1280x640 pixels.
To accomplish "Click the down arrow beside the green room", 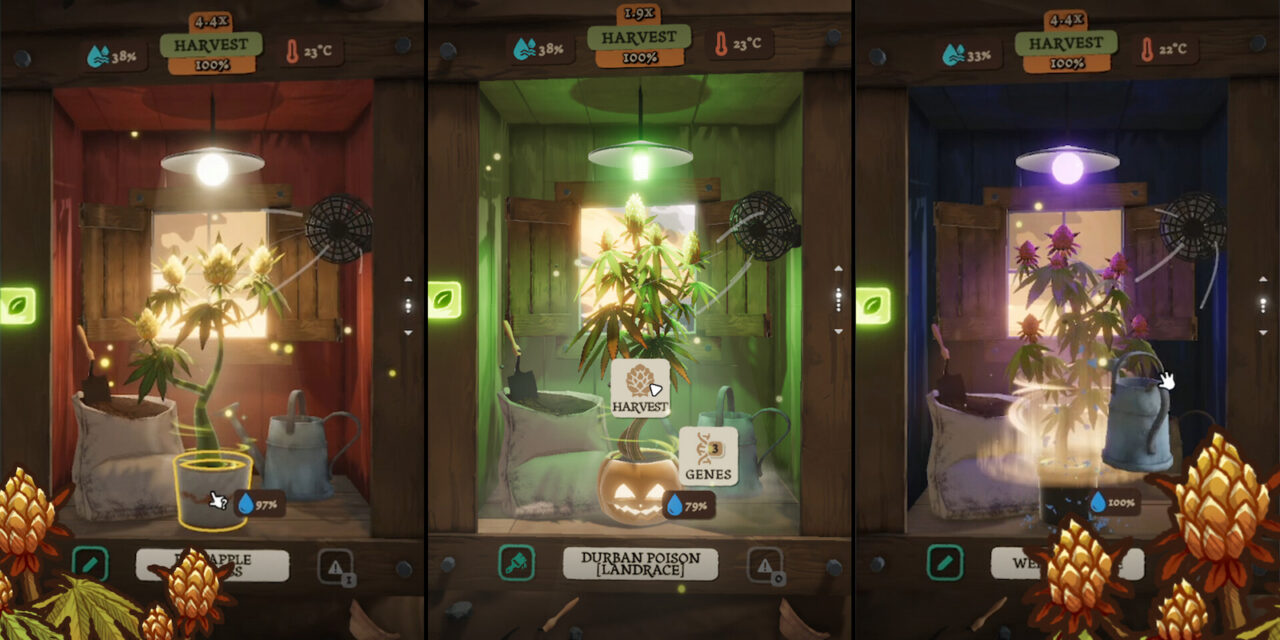I will click(x=838, y=332).
